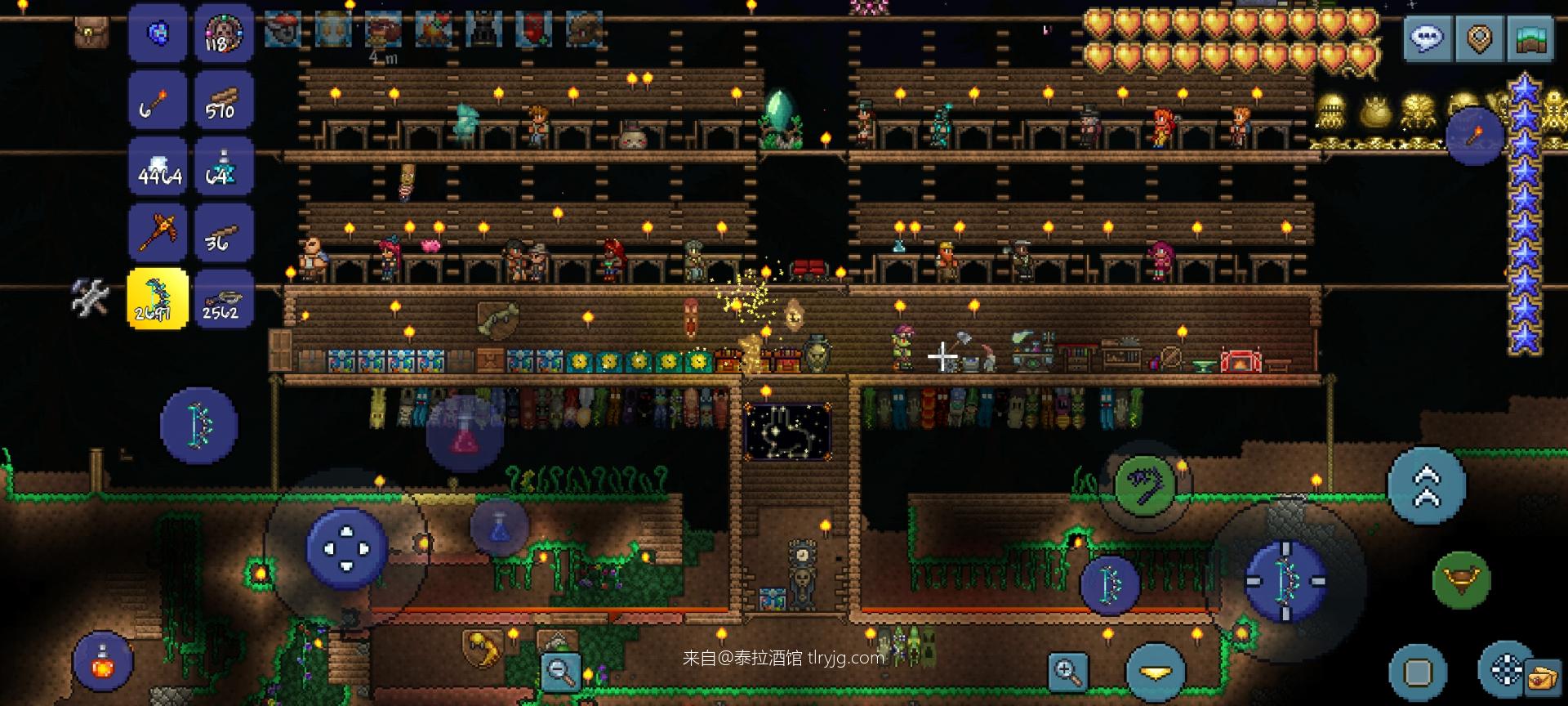Viewport: 1568px width, 706px height.
Task: Select the gun slot showing 2562
Action: tap(223, 299)
